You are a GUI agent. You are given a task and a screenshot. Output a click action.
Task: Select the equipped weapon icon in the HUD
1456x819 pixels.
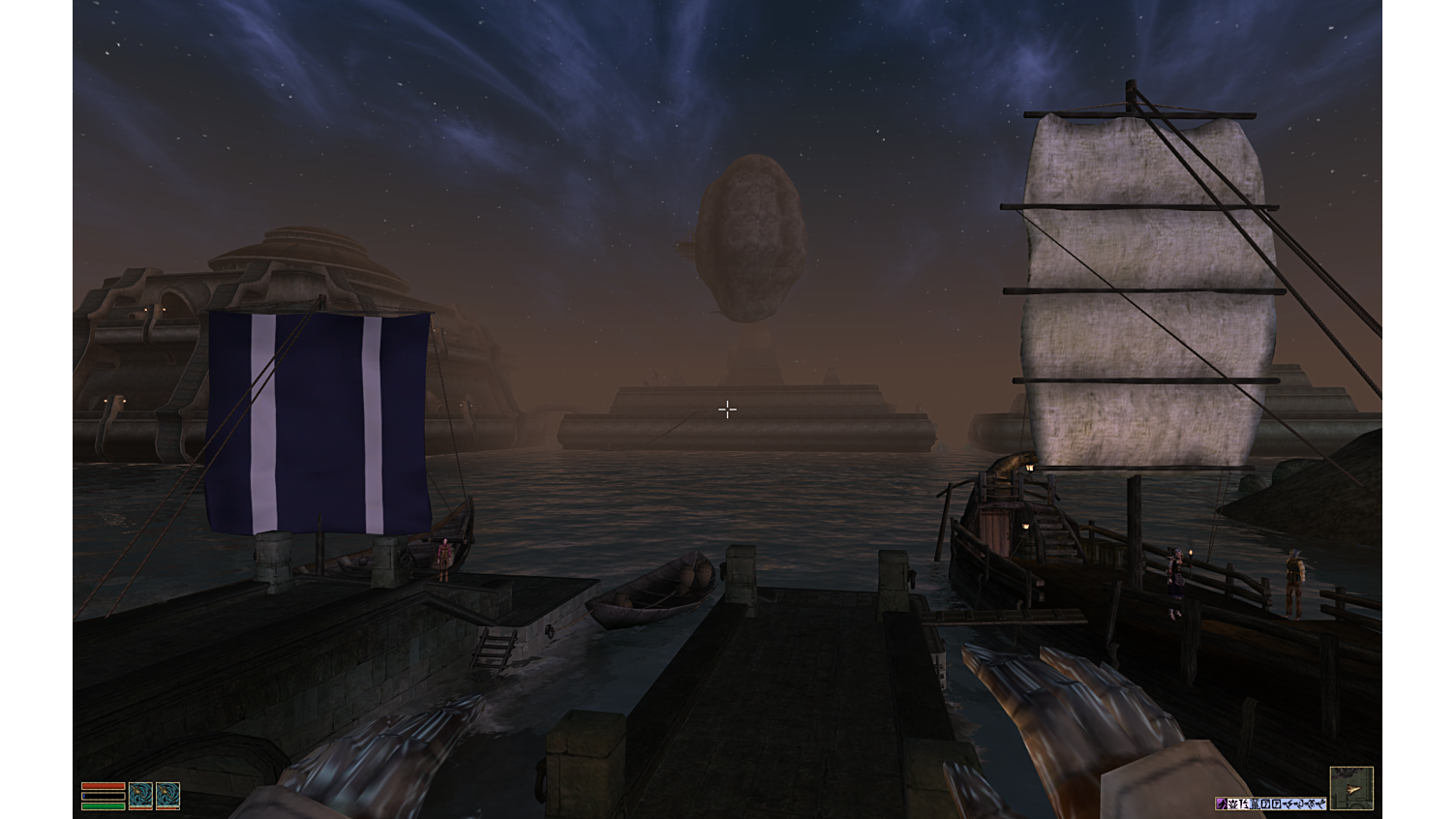[142, 797]
